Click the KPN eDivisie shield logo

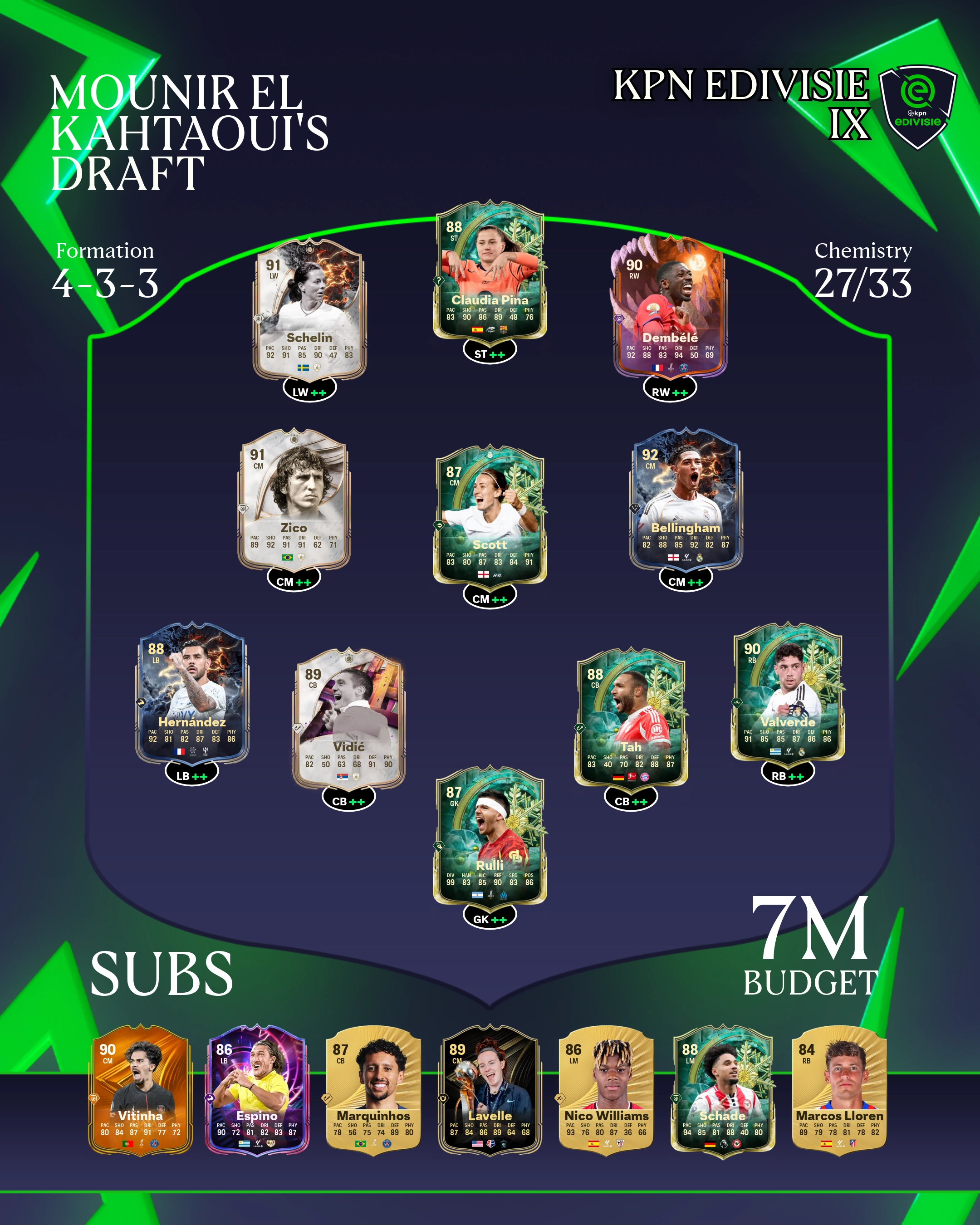(x=917, y=105)
